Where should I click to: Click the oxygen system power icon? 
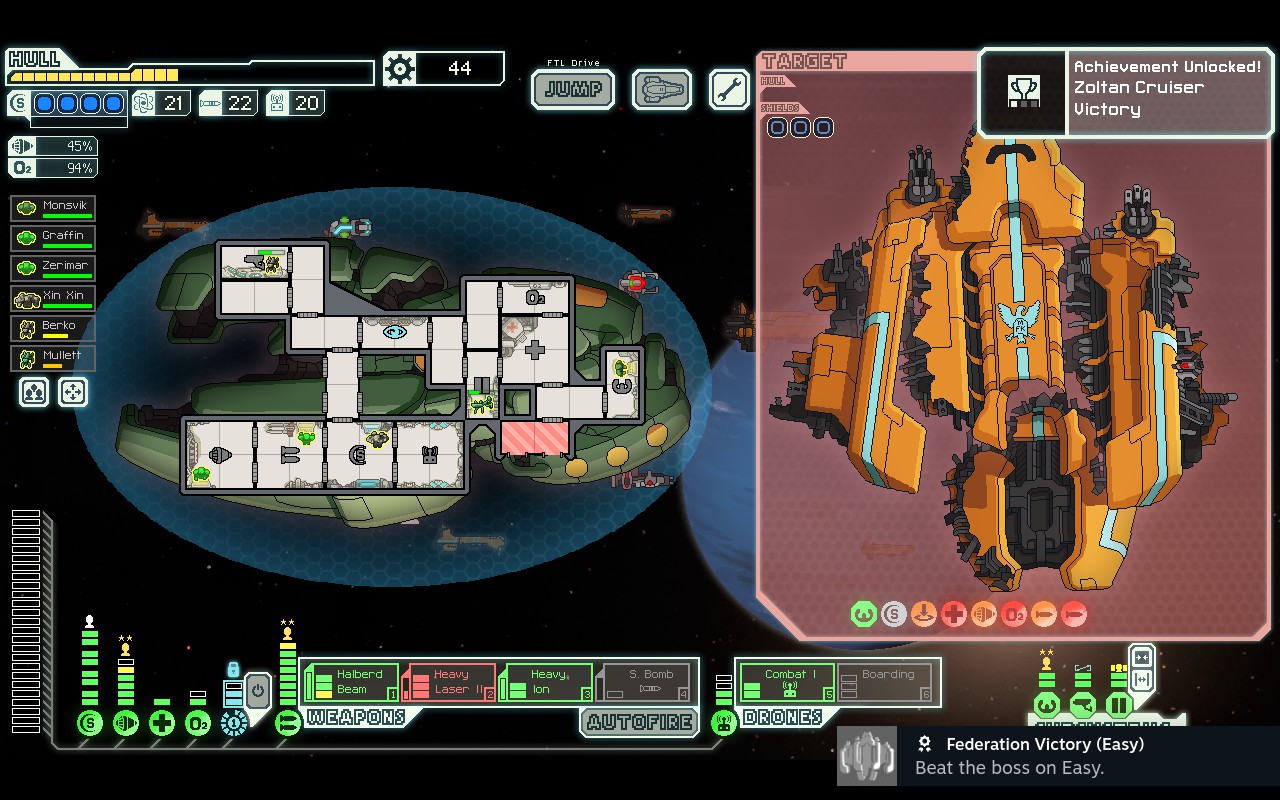click(198, 723)
